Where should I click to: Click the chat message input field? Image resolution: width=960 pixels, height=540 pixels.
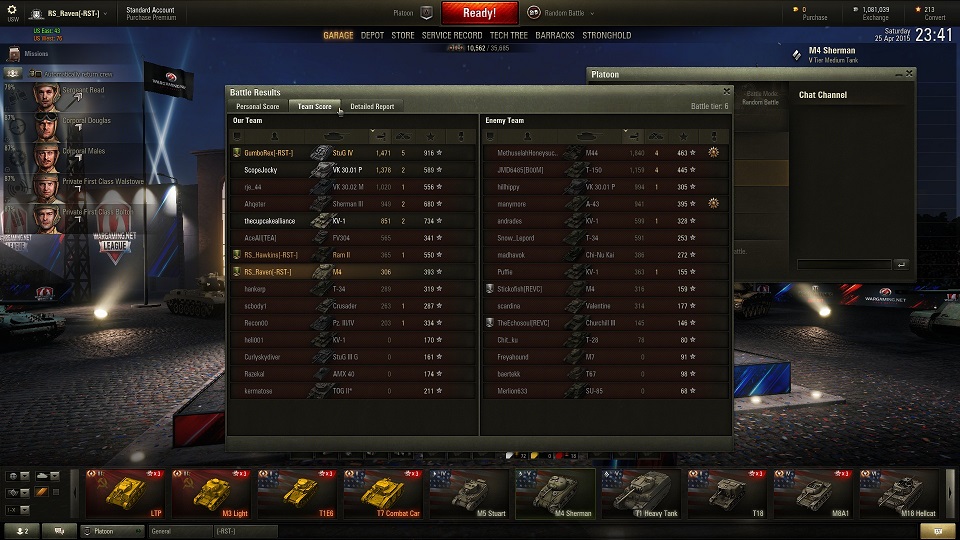(845, 264)
